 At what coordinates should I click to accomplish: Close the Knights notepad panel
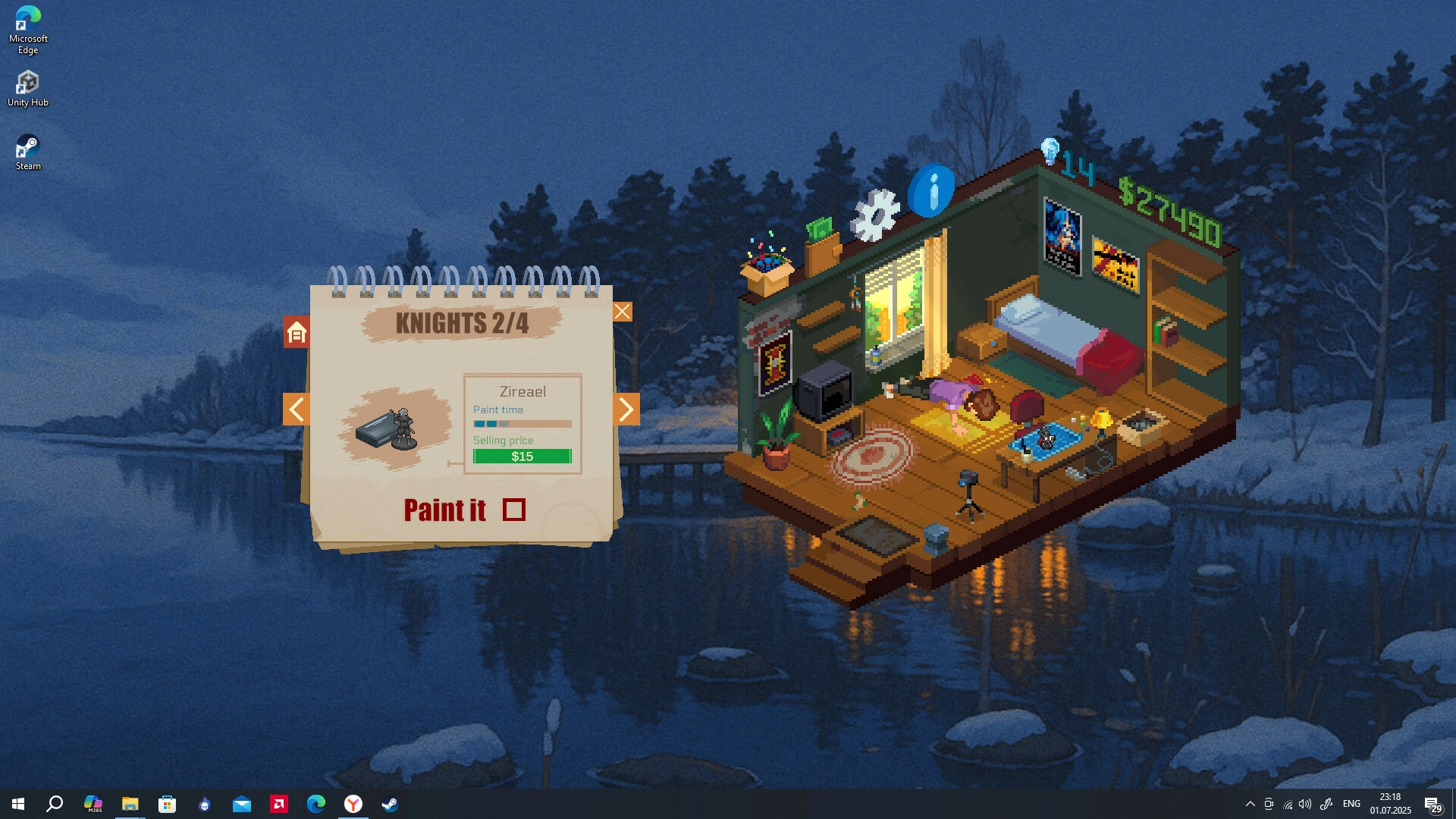tap(622, 312)
